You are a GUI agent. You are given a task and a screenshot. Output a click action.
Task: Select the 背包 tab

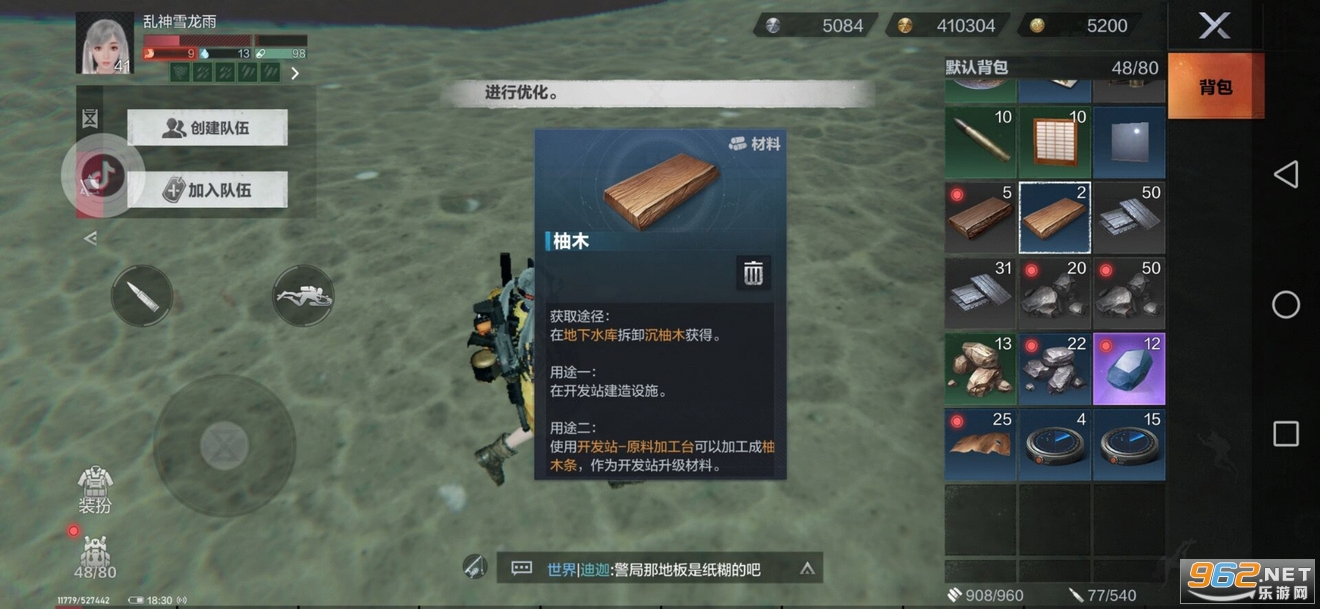1215,87
